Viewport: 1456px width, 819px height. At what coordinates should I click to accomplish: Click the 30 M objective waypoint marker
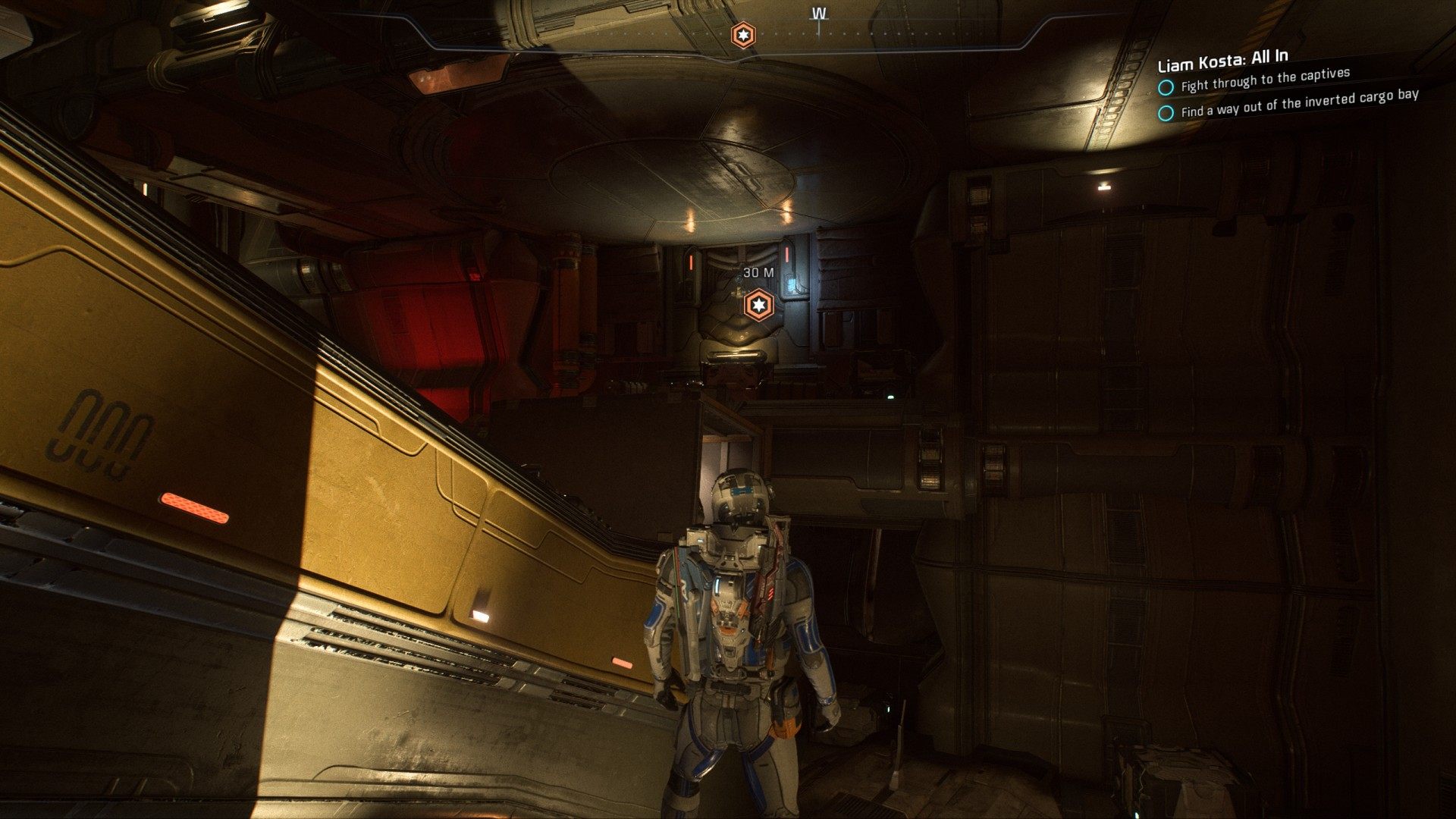(x=757, y=306)
